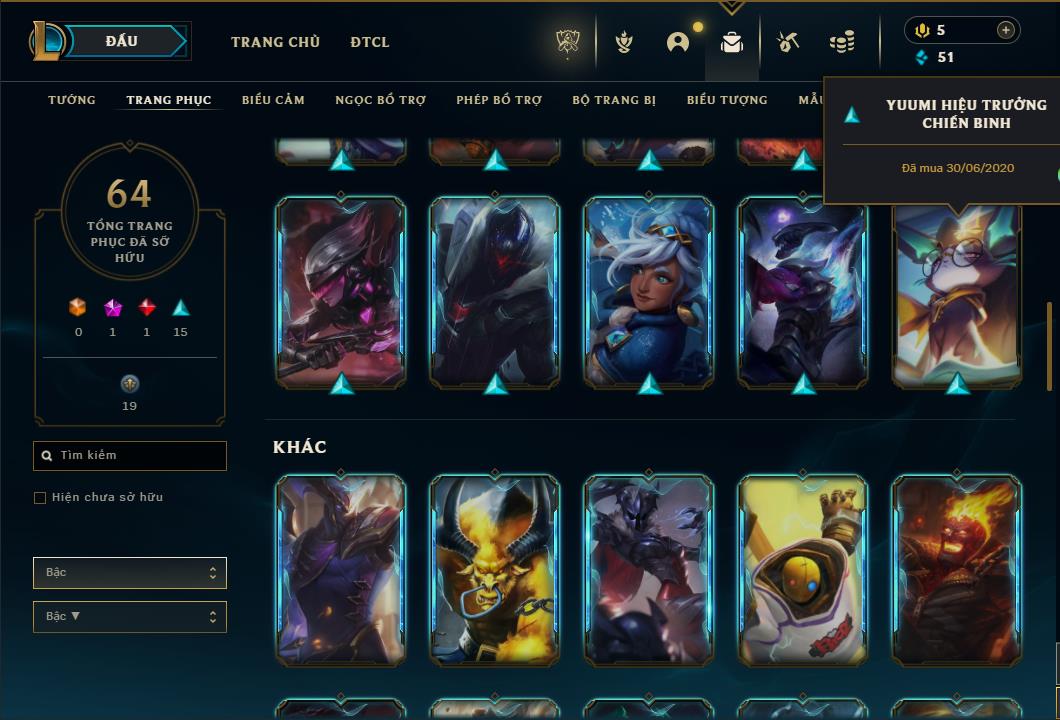Open the ĐTCL menu entry

pos(370,42)
